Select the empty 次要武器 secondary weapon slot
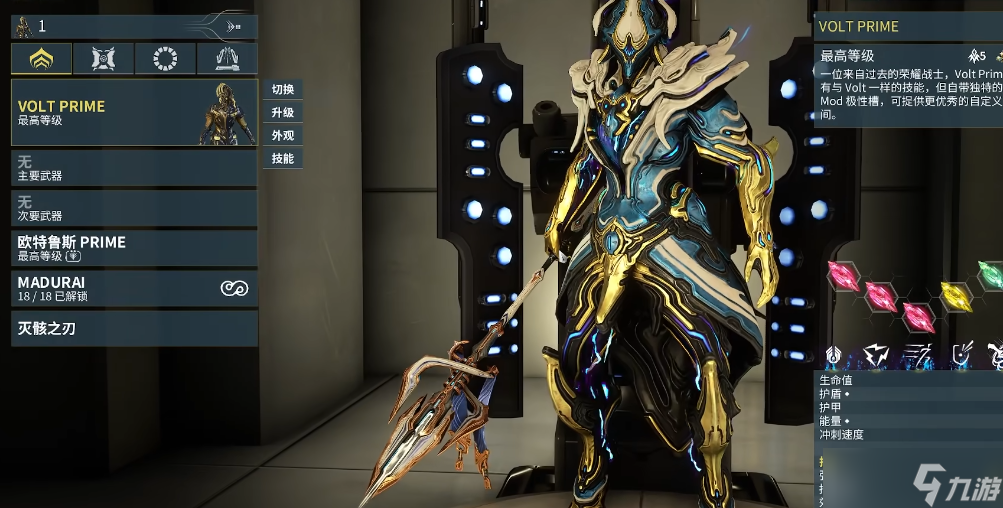The height and width of the screenshot is (508, 1003). tap(134, 208)
